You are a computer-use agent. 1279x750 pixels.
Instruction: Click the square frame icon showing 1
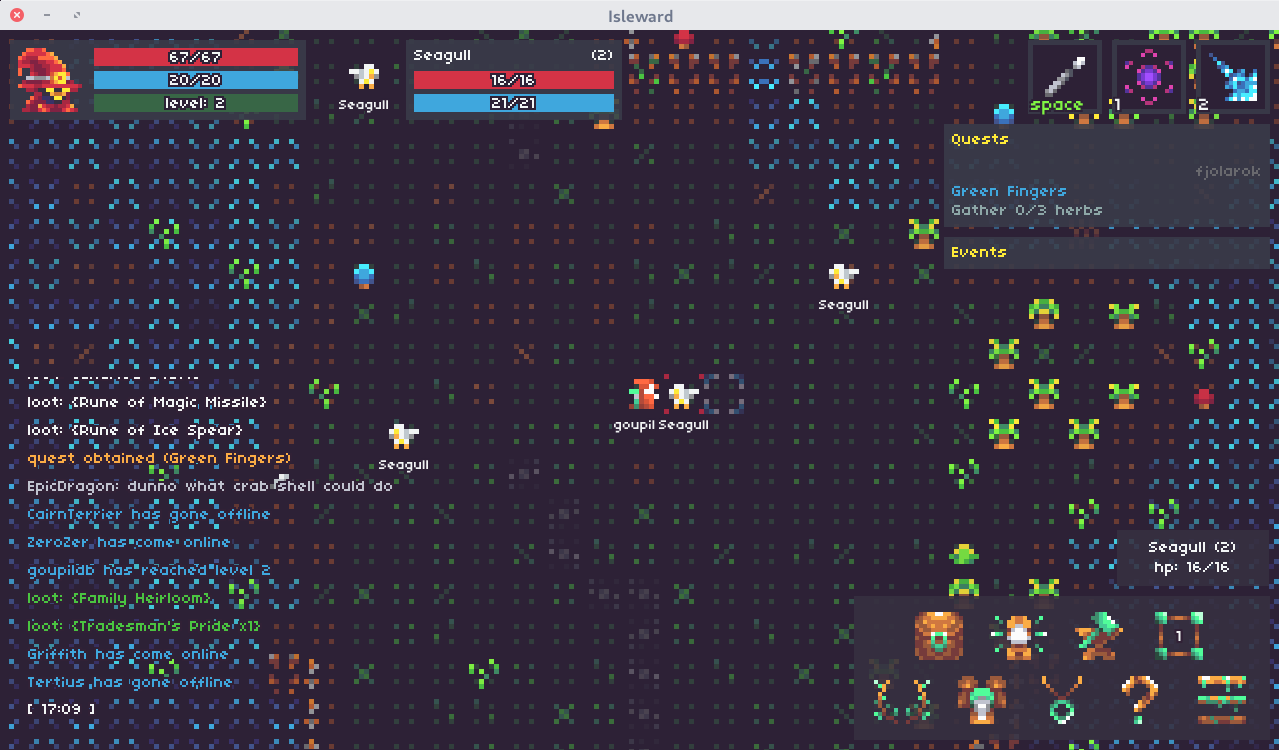[1178, 636]
